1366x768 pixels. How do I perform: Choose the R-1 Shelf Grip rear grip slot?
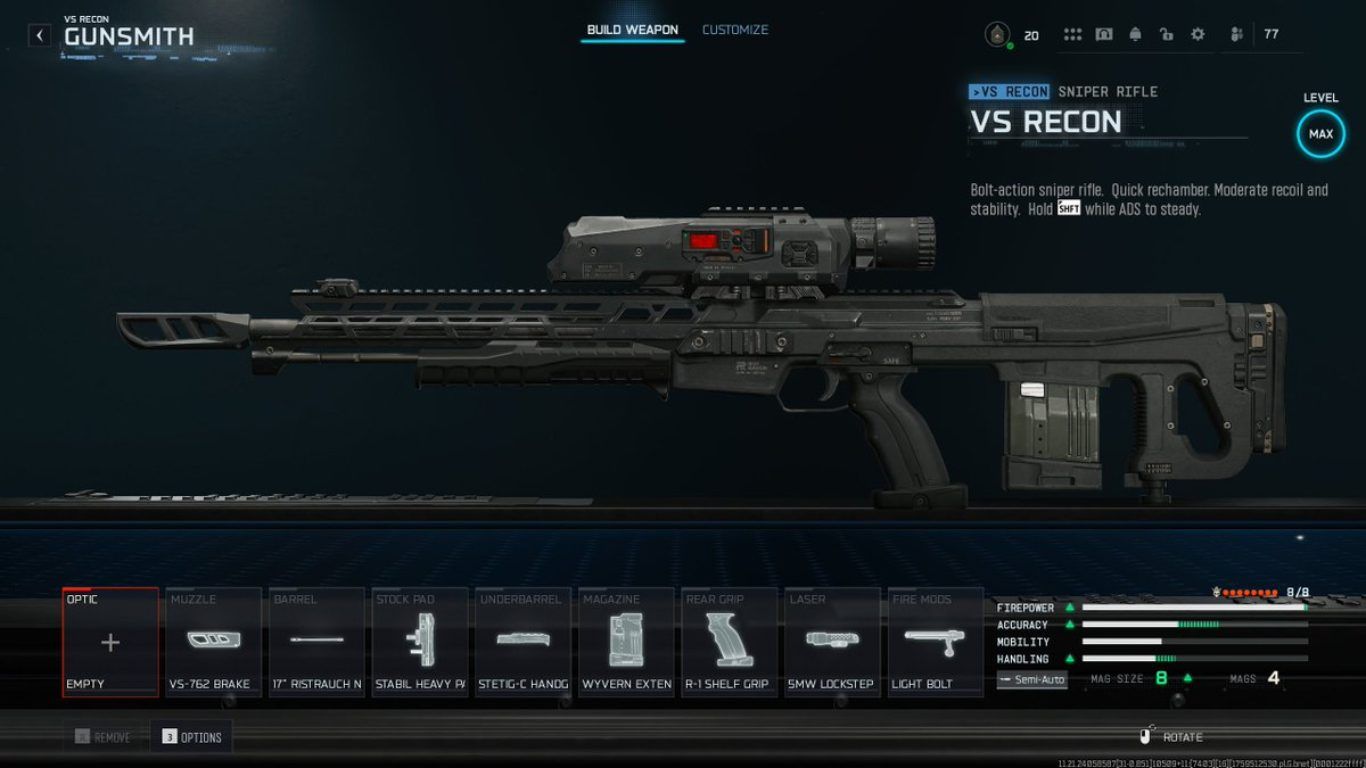(730, 642)
